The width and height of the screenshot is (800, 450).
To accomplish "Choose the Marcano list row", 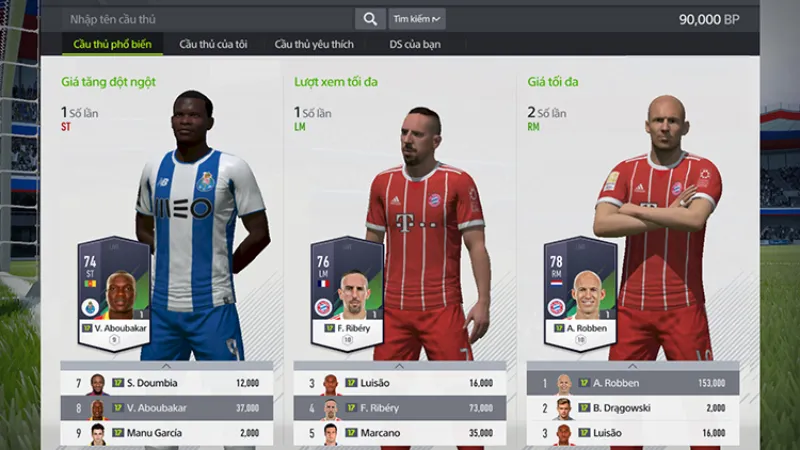I will coord(399,433).
